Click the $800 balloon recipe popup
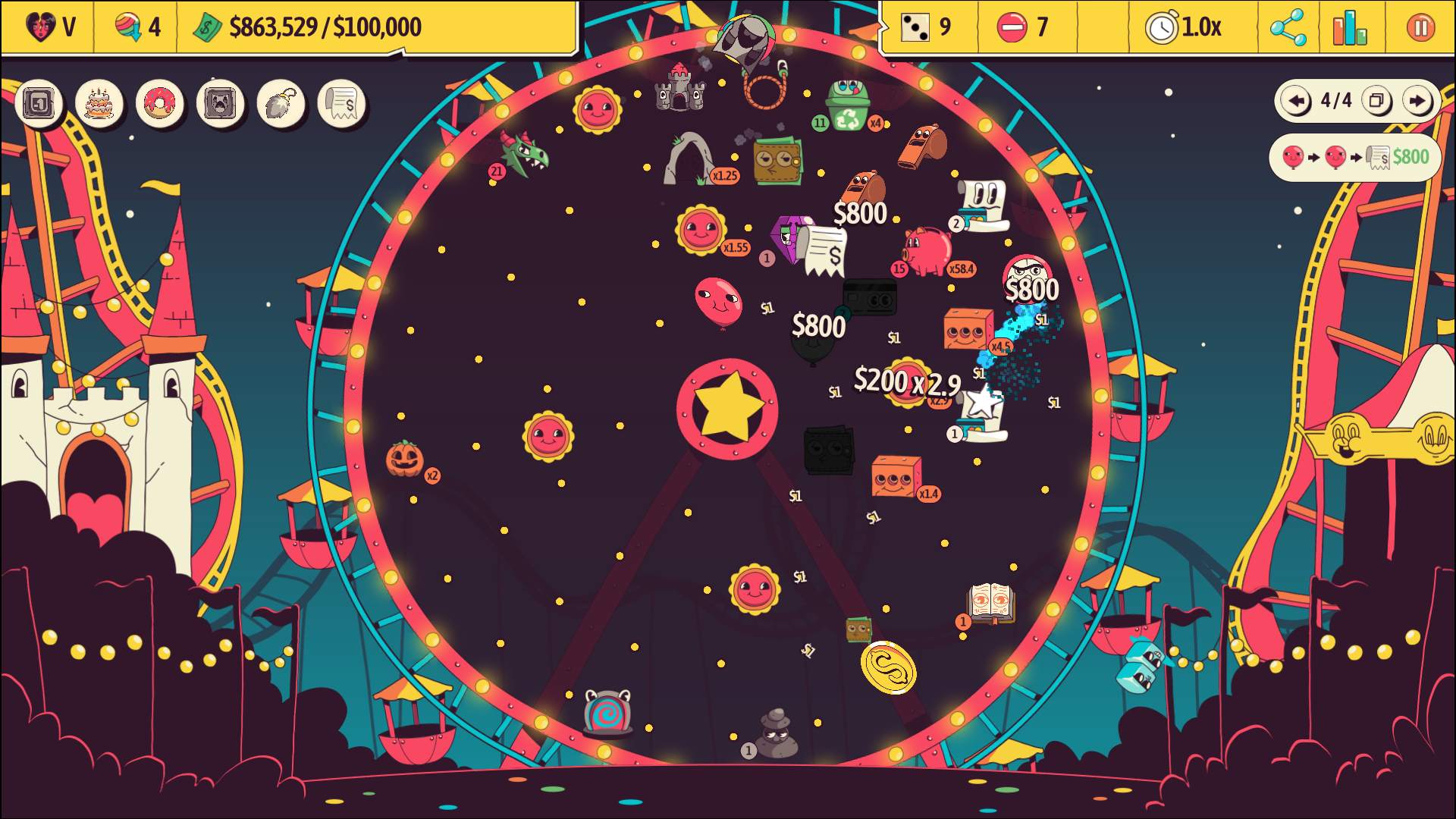This screenshot has width=1456, height=819. [1355, 157]
